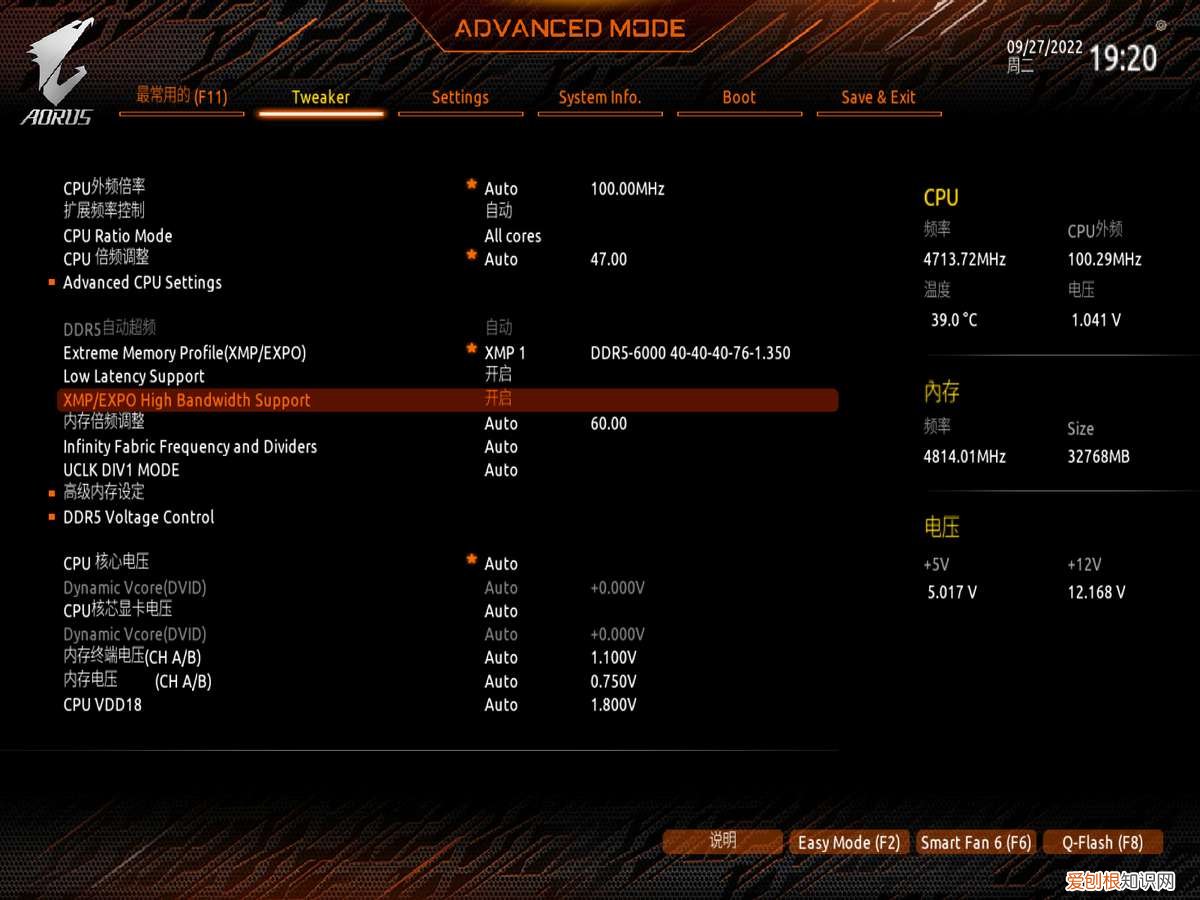This screenshot has height=900, width=1200.
Task: Open the 高级内存设定 submenu
Action: (104, 493)
